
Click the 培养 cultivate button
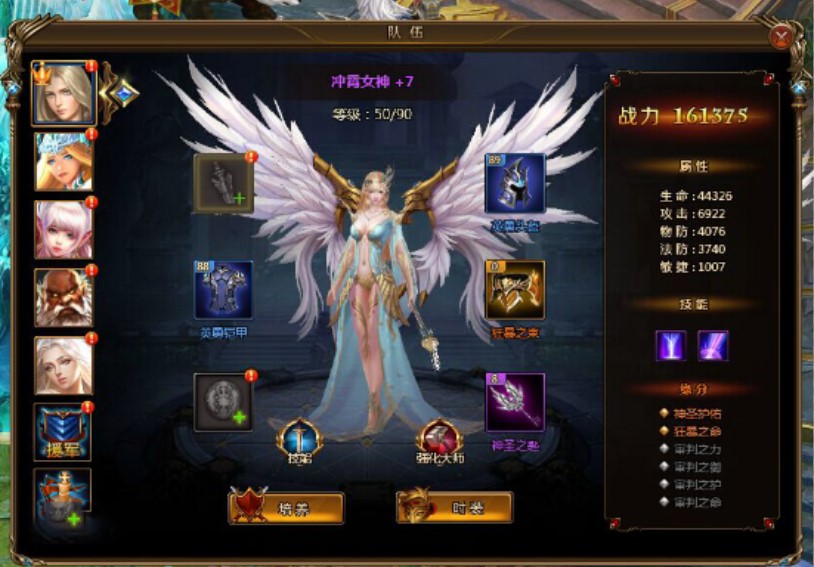pyautogui.click(x=286, y=508)
